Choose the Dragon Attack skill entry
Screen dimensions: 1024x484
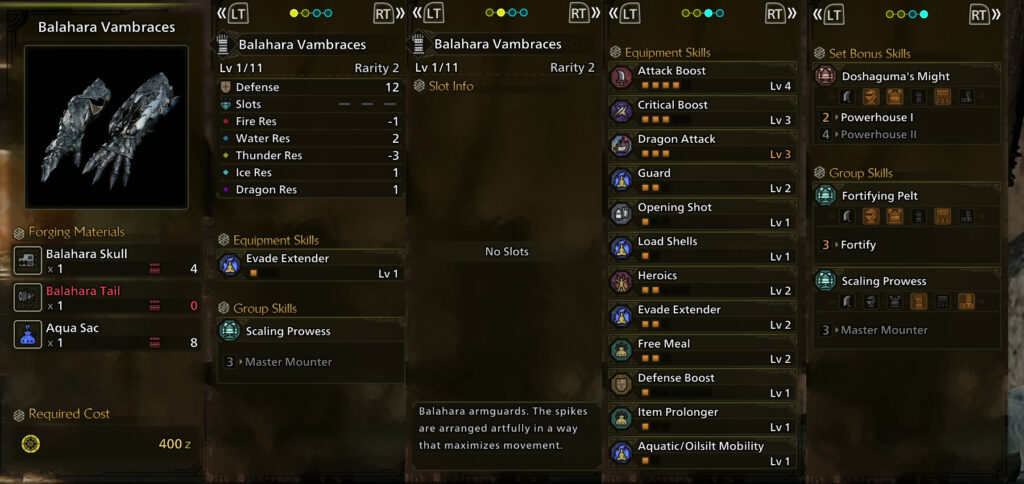(703, 146)
